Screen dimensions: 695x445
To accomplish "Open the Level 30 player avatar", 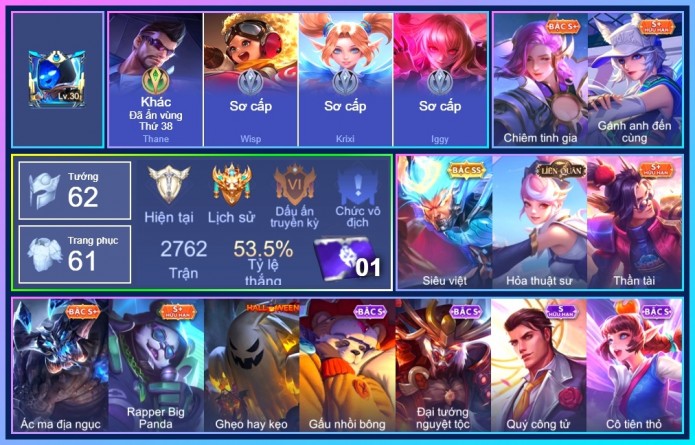I will (x=59, y=80).
